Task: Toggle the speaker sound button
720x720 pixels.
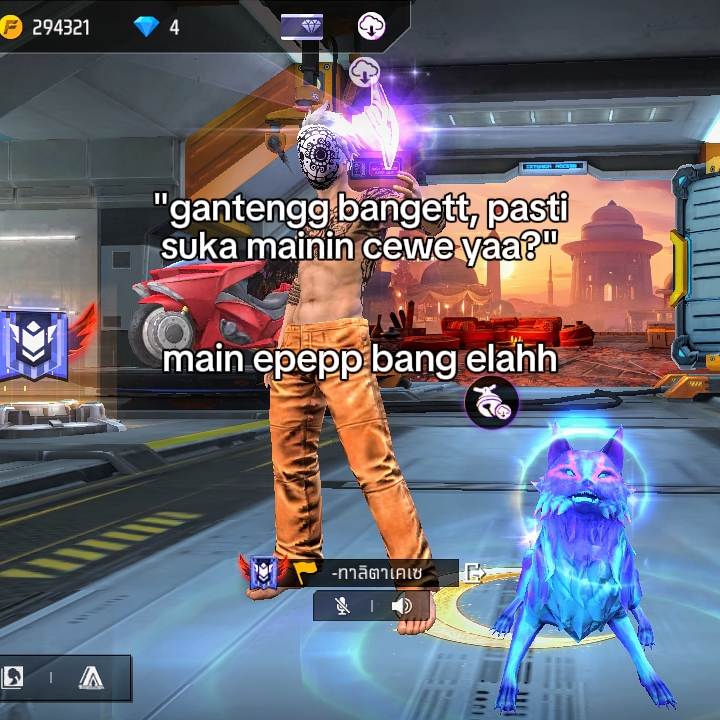Action: tap(402, 606)
